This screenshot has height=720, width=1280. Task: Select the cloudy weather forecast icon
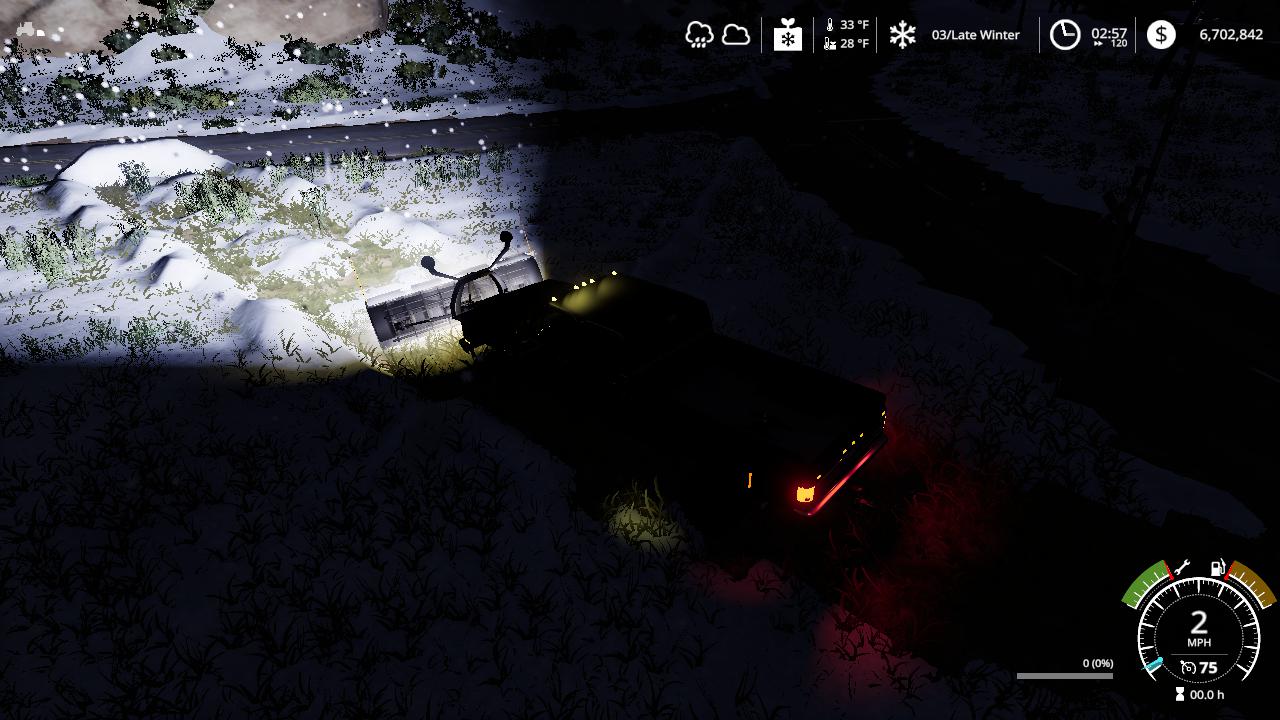[736, 35]
